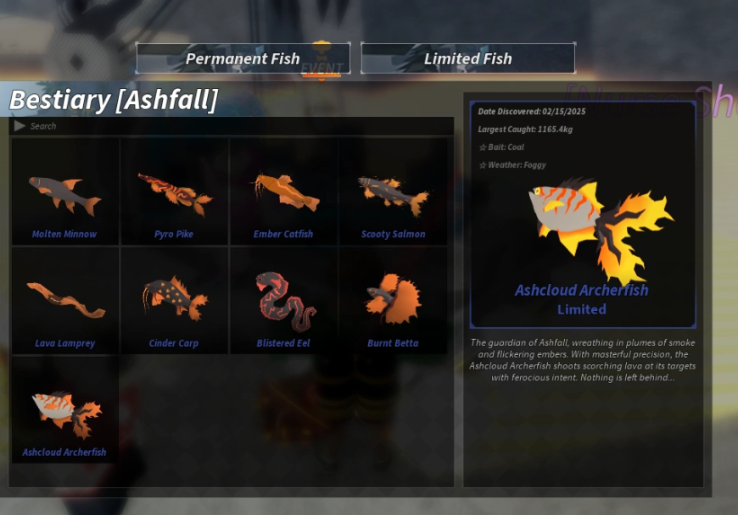
Task: Select the Molten Minnow entry
Action: 65,192
